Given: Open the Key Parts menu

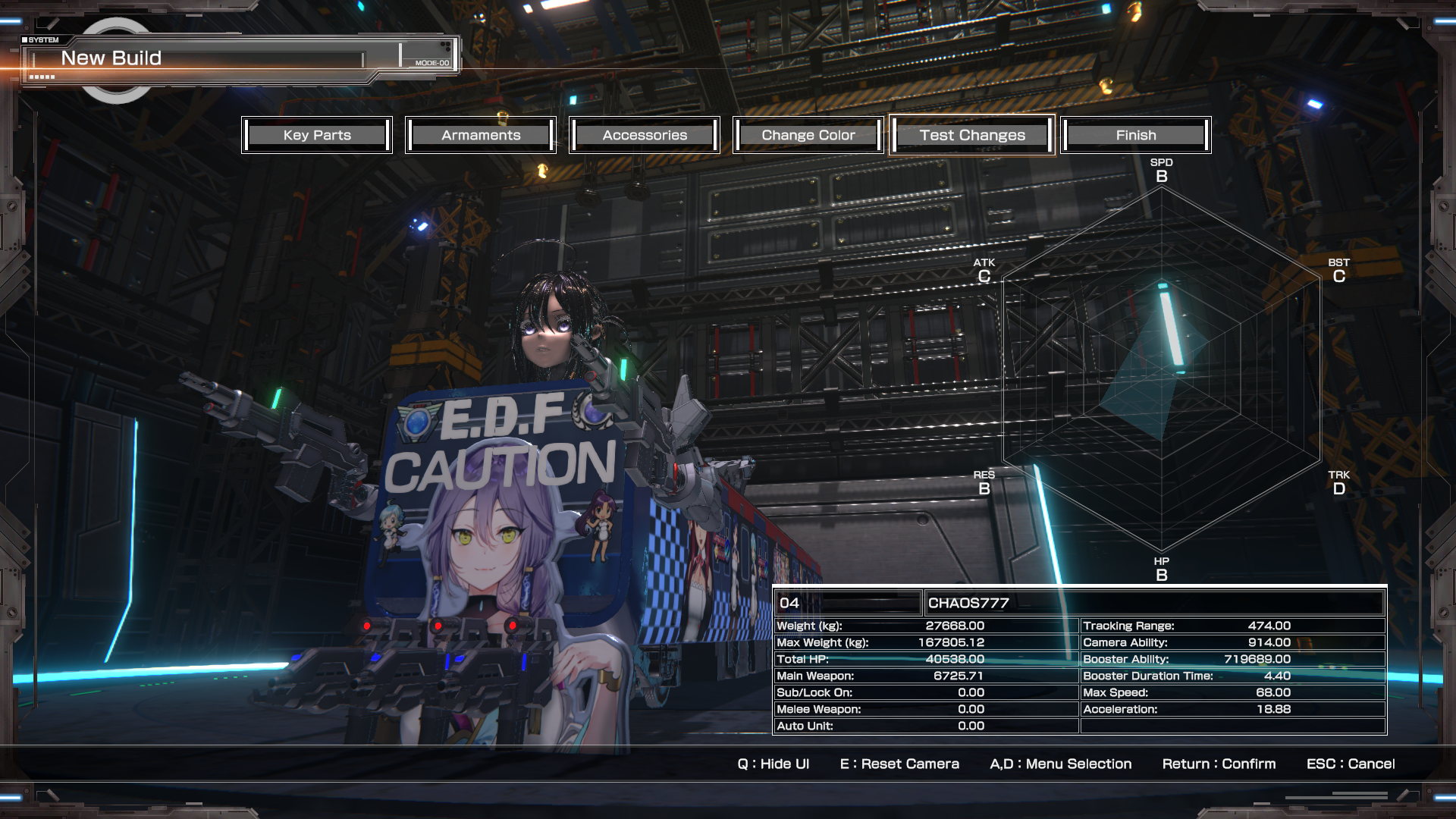Looking at the screenshot, I should pos(317,135).
